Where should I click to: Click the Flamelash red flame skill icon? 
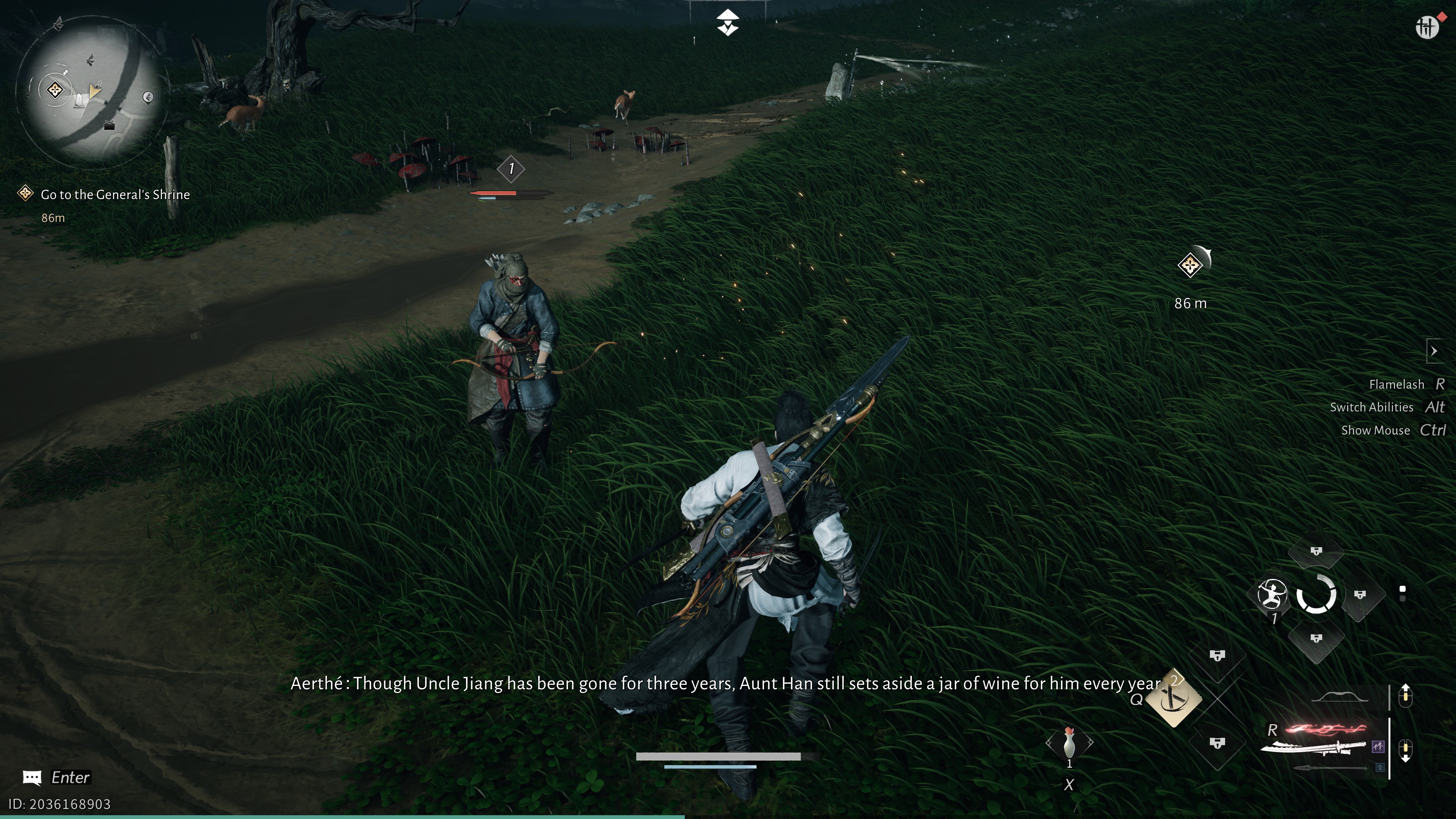point(1326,730)
